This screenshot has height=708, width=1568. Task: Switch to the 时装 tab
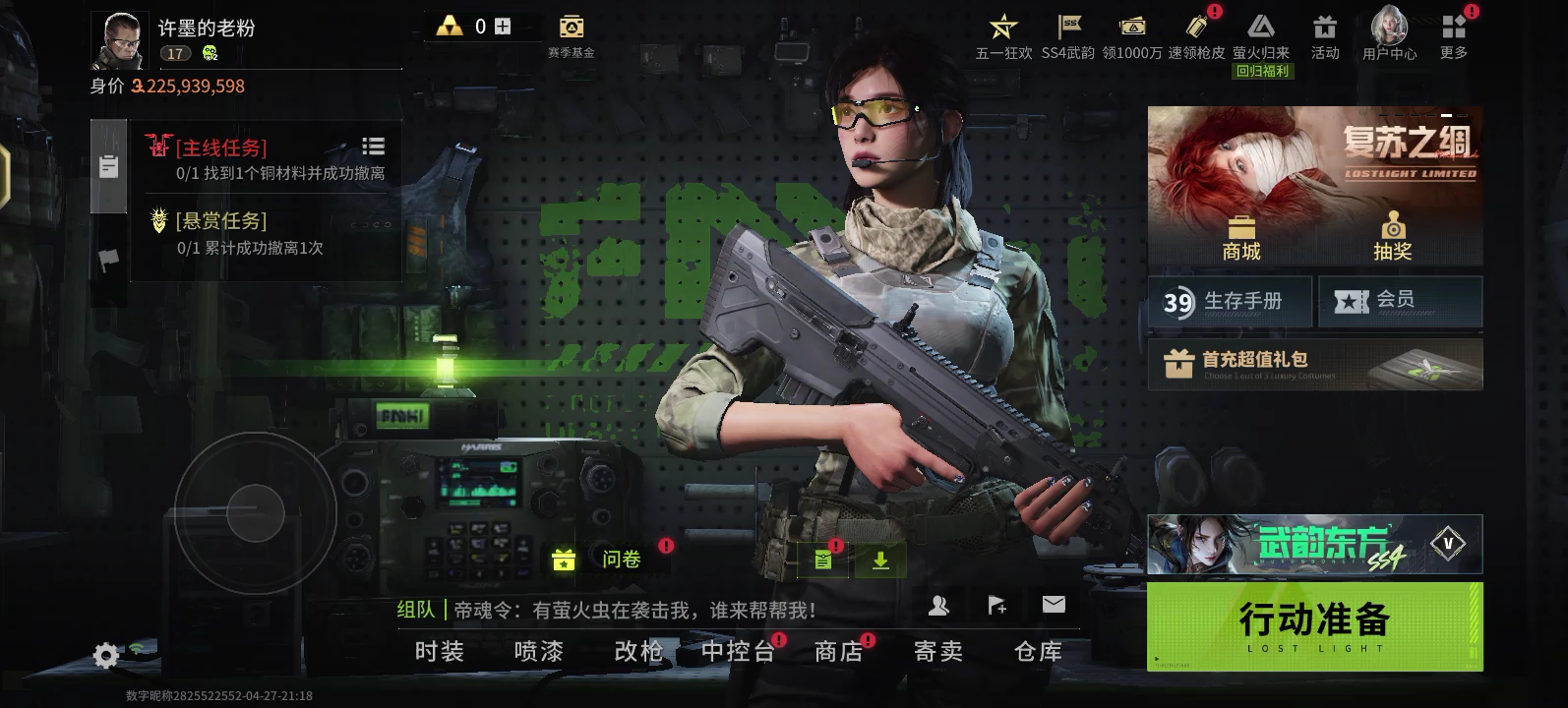click(439, 651)
